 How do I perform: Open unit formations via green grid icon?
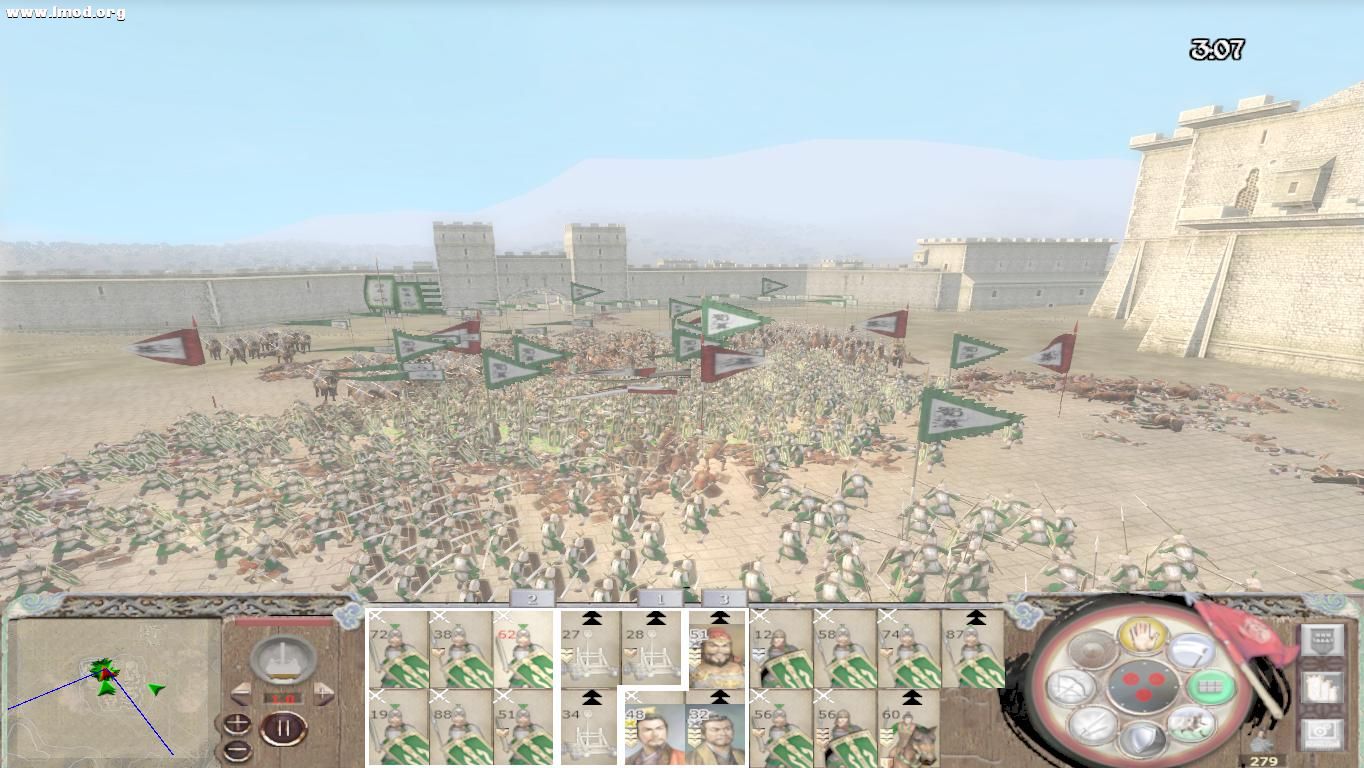[x=1213, y=687]
